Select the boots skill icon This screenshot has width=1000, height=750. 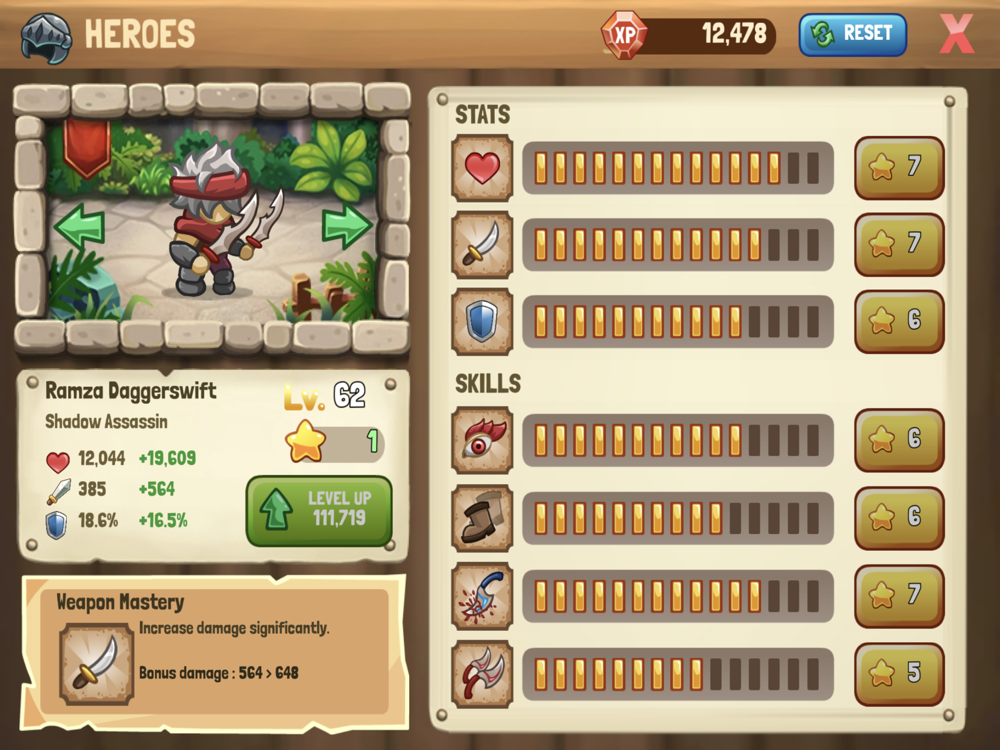(482, 518)
